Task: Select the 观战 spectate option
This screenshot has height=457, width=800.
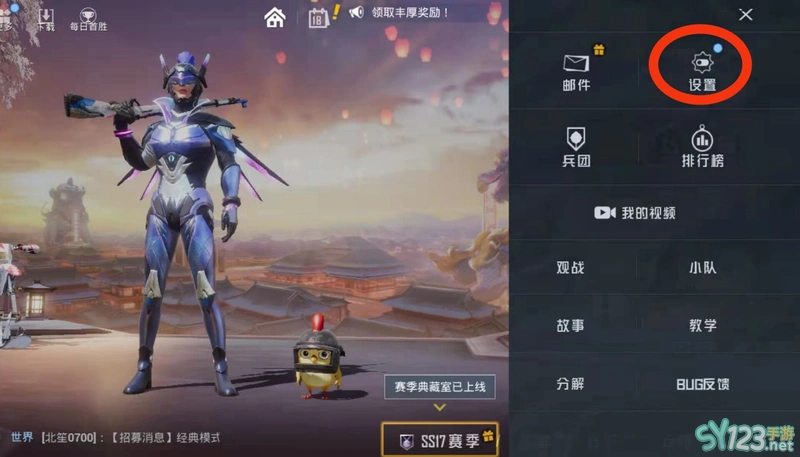Action: point(571,268)
